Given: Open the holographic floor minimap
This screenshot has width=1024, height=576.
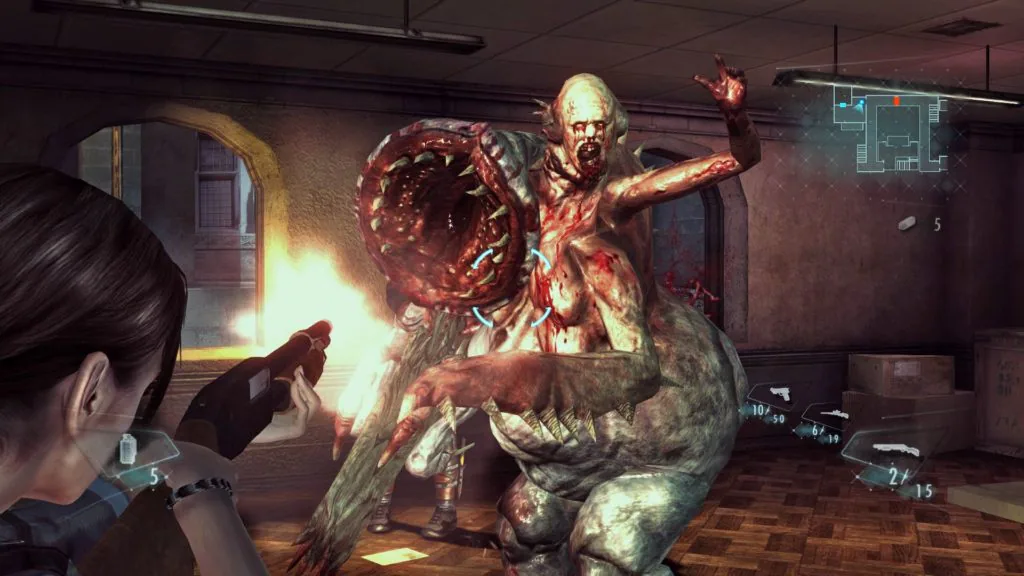Looking at the screenshot, I should 892,127.
